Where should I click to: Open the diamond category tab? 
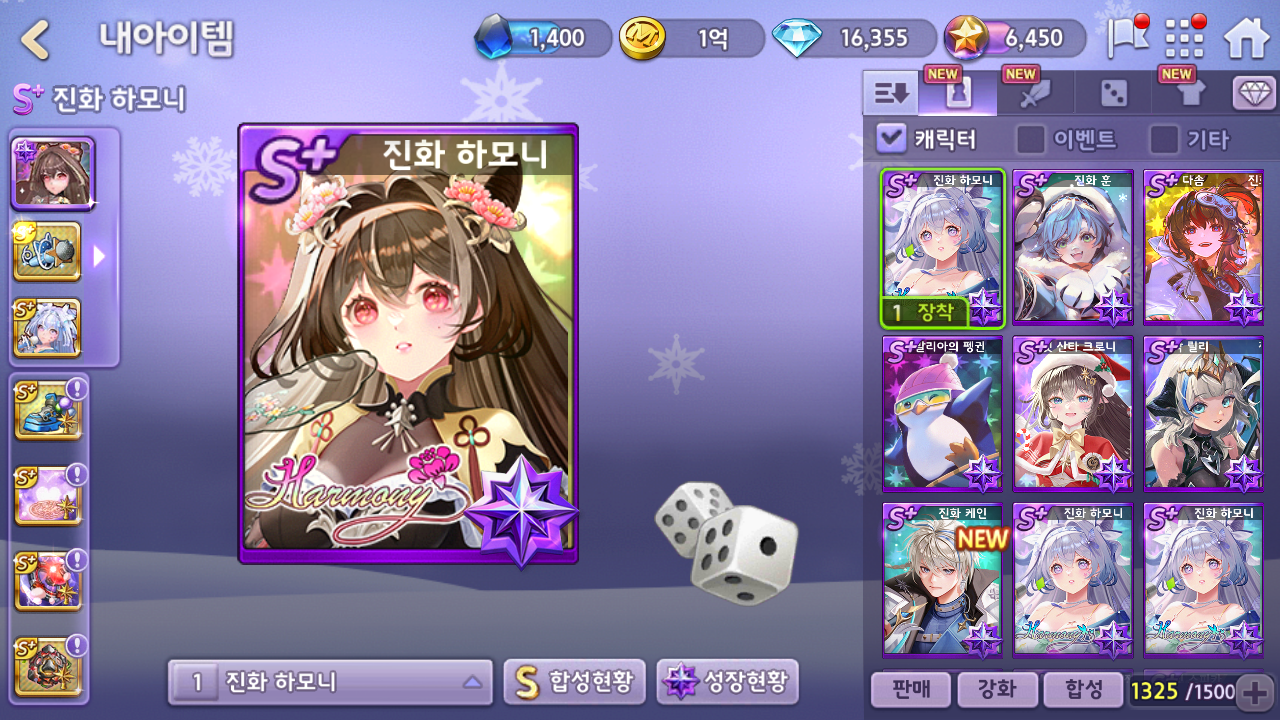click(1254, 94)
